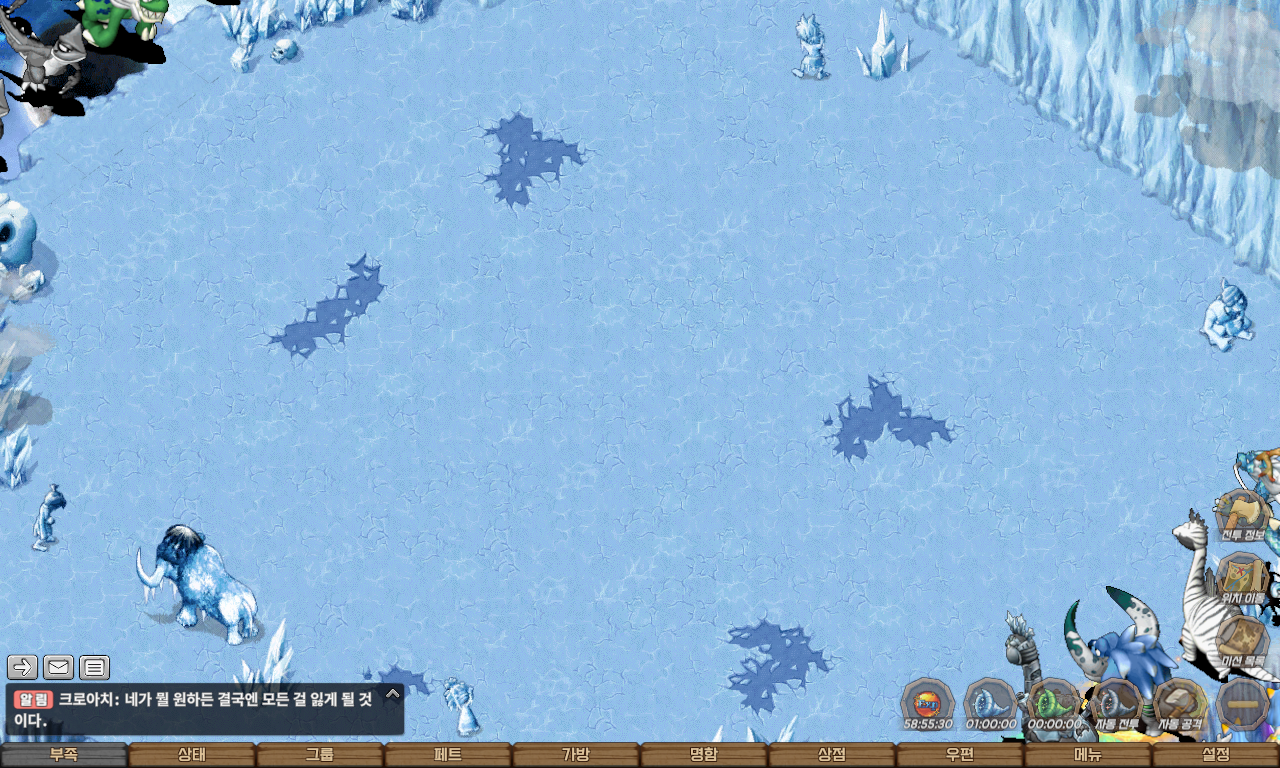Open 미션 목록 (mission list) scroll icon
The height and width of the screenshot is (768, 1280).
click(x=1243, y=640)
